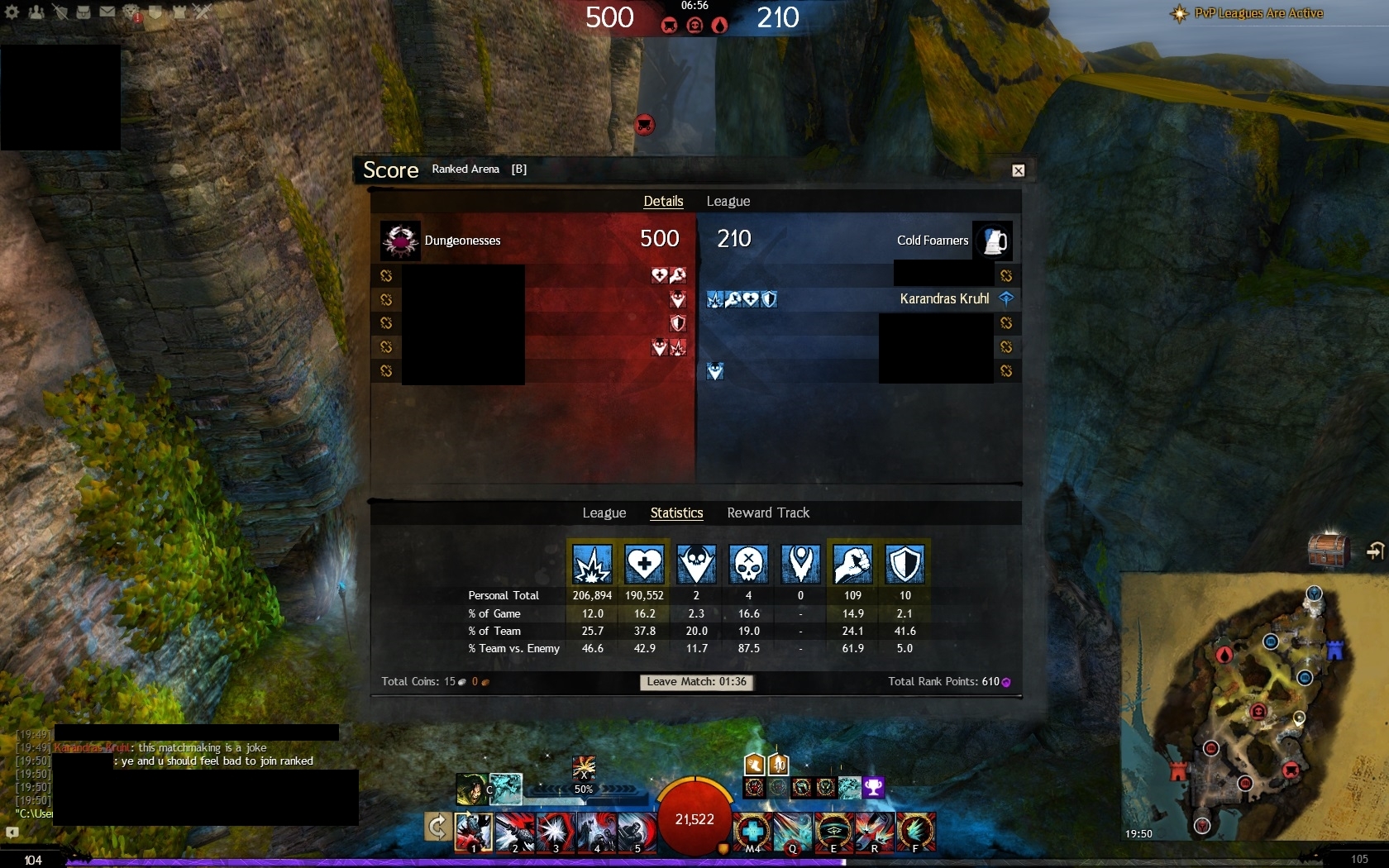
Task: Click the healing heart statistic icon
Action: coord(644,564)
